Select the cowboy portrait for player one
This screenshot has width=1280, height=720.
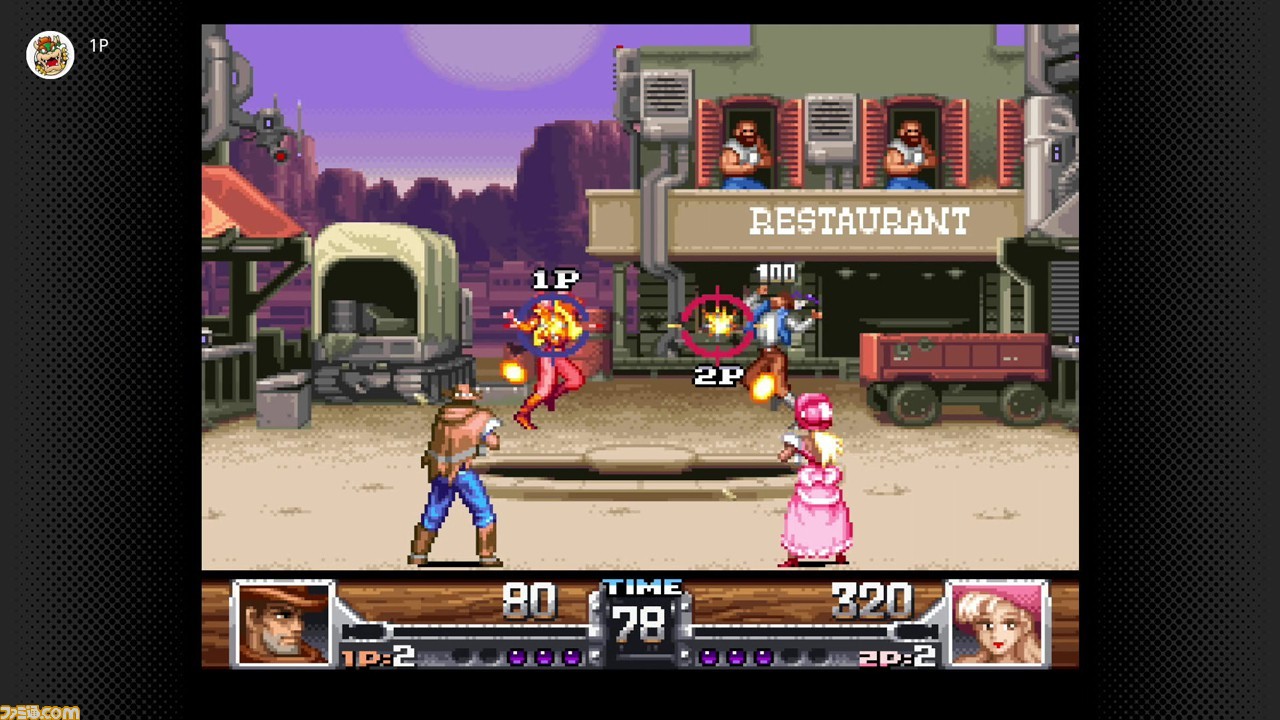point(284,623)
